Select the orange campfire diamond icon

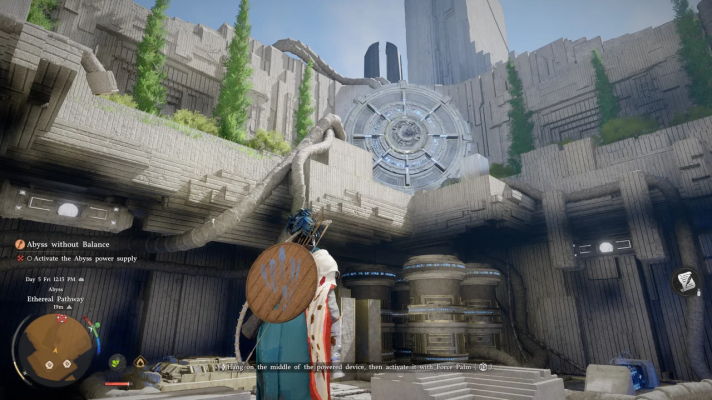[140, 362]
